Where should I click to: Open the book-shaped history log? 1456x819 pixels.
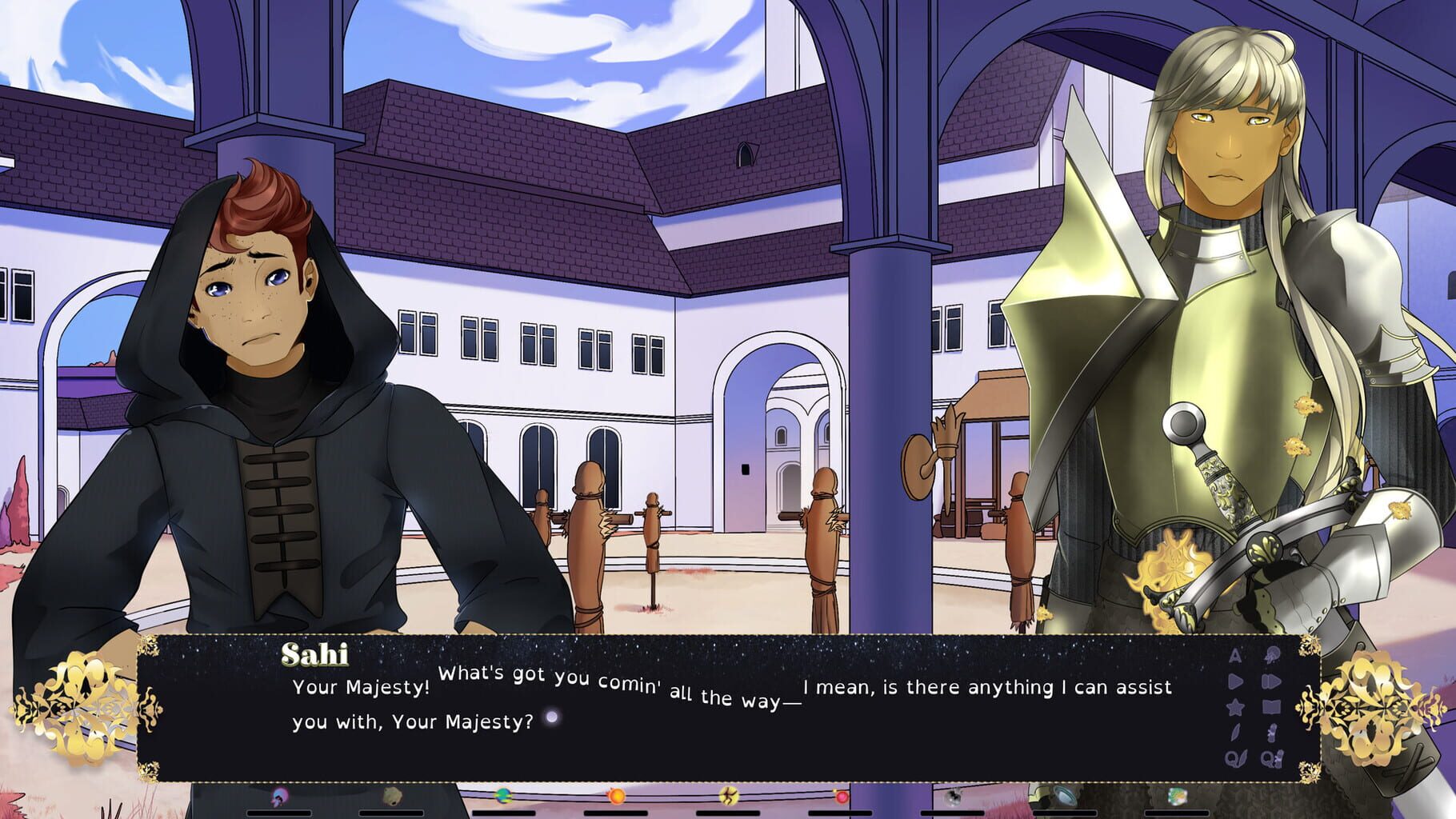click(x=1272, y=705)
